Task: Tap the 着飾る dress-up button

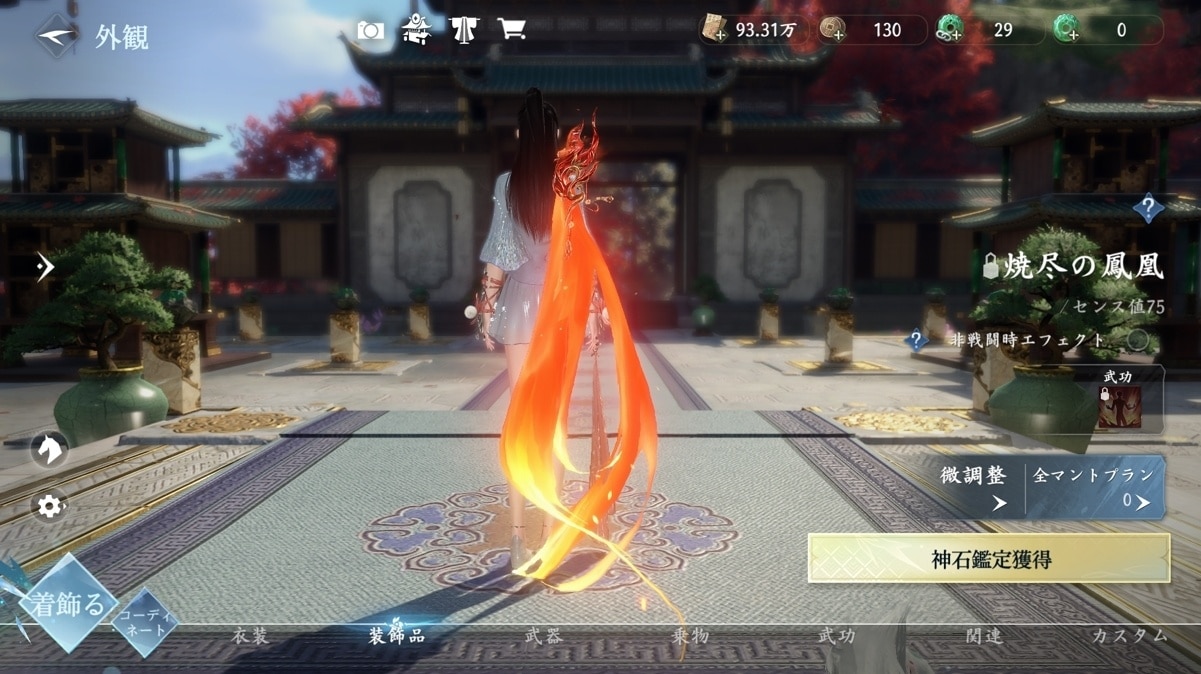Action: pyautogui.click(x=67, y=603)
